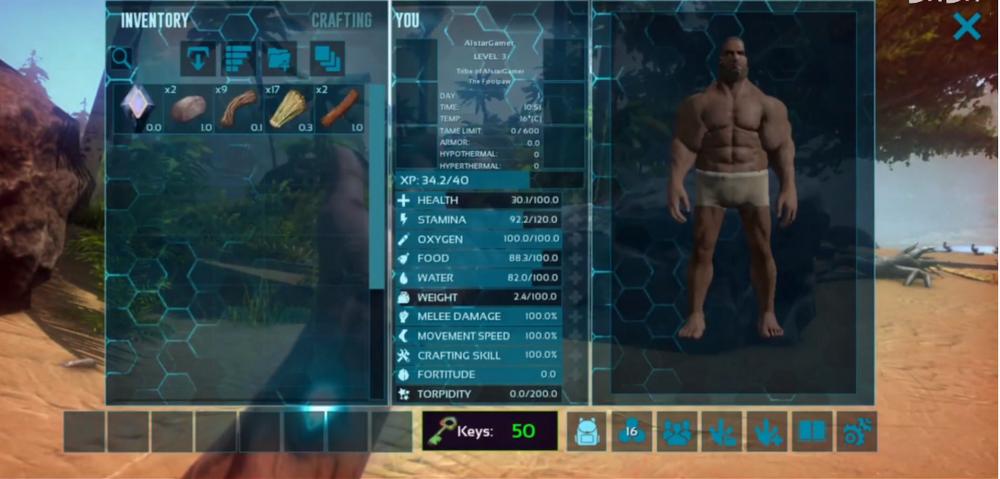Image resolution: width=1000 pixels, height=479 pixels.
Task: Click the stacked squares inventory button
Action: coord(325,59)
